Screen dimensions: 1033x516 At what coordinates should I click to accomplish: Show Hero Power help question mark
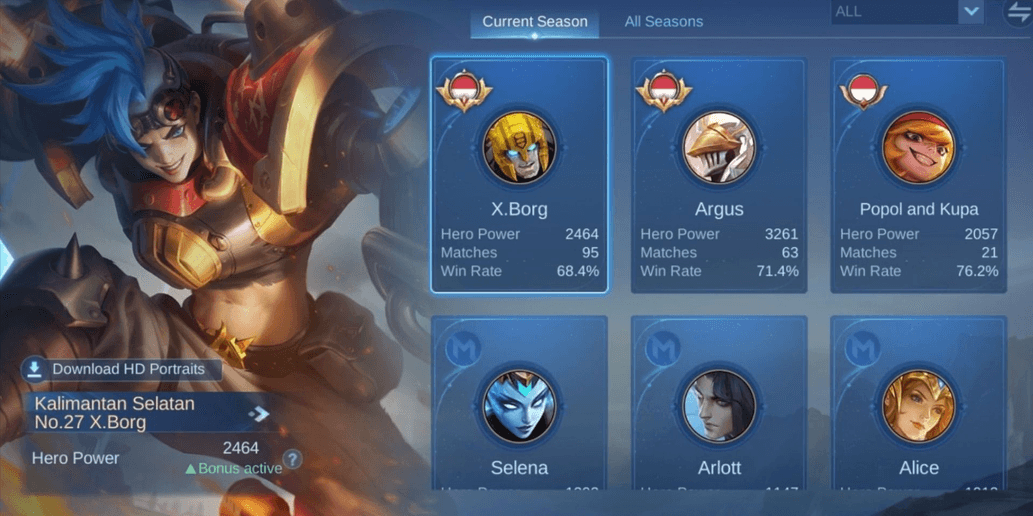292,460
